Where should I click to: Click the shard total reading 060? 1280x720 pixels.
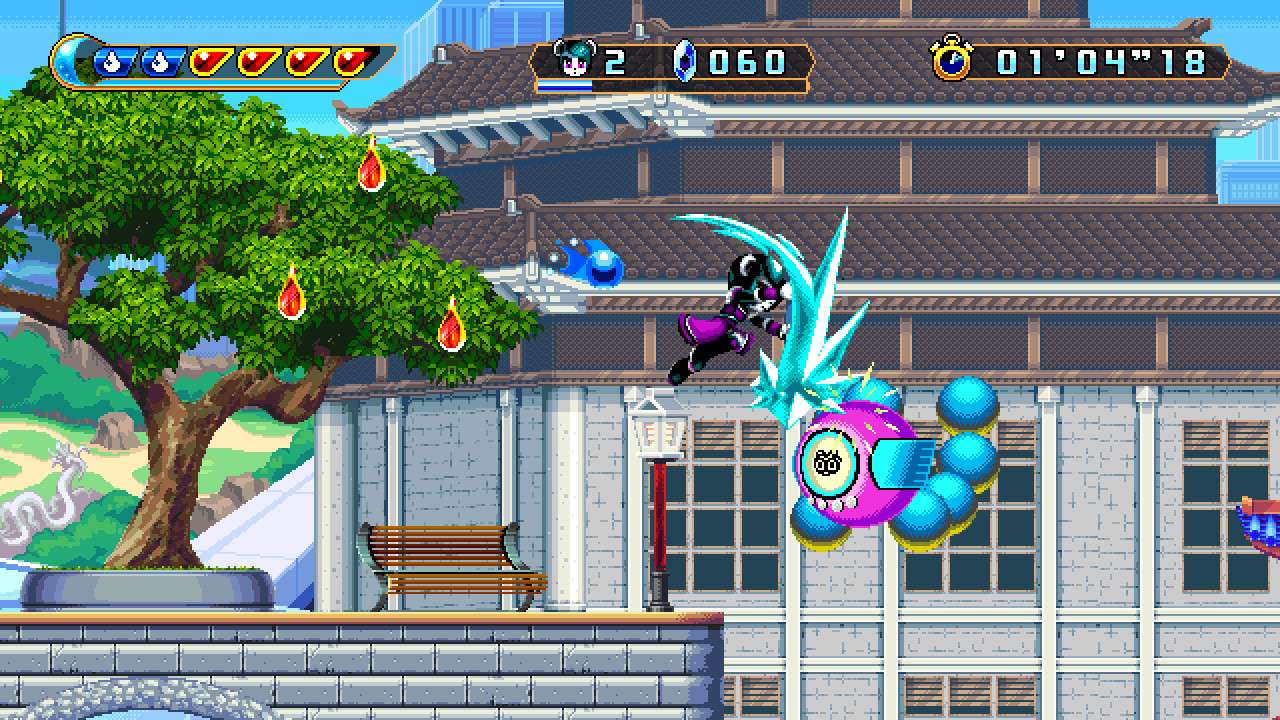click(745, 60)
